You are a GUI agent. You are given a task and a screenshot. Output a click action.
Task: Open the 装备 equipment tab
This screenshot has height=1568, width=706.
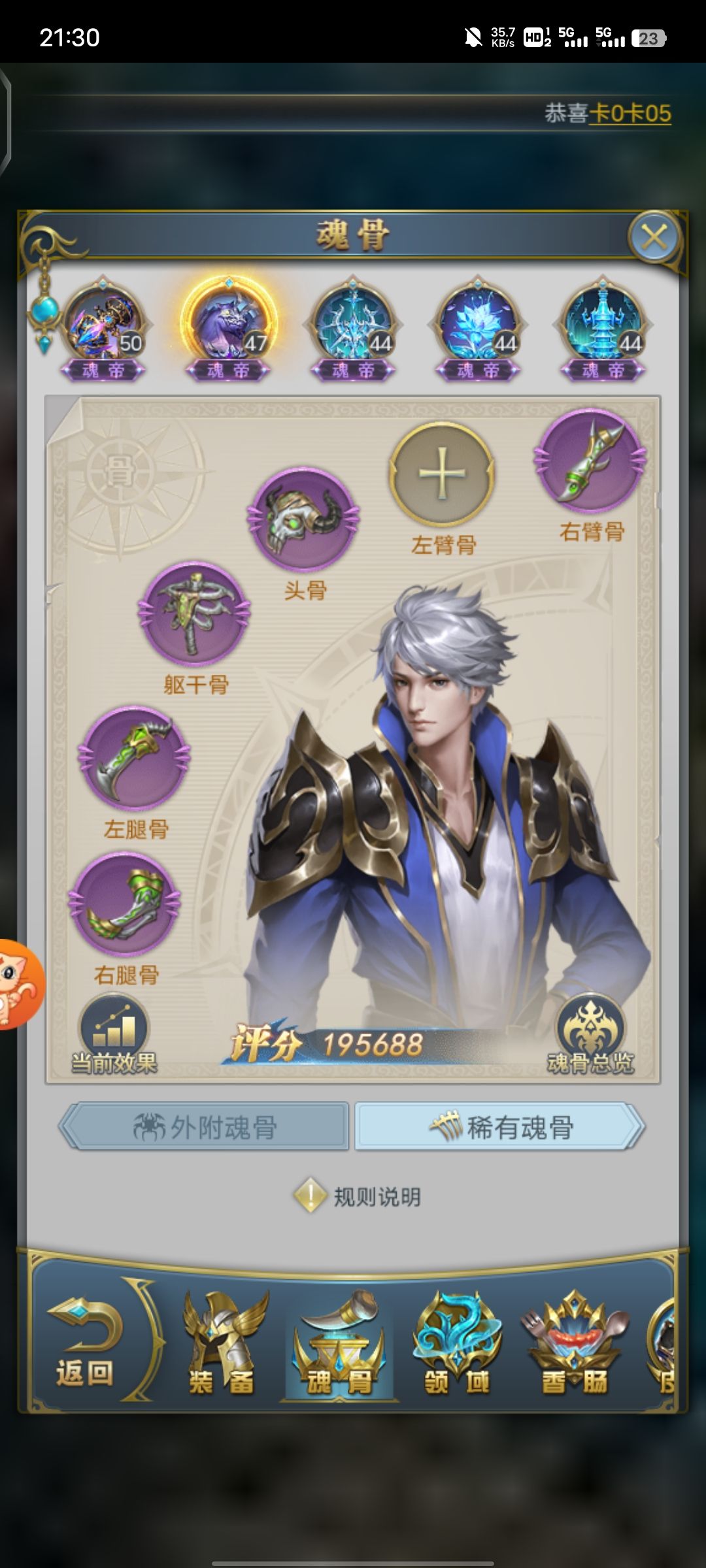click(222, 1346)
